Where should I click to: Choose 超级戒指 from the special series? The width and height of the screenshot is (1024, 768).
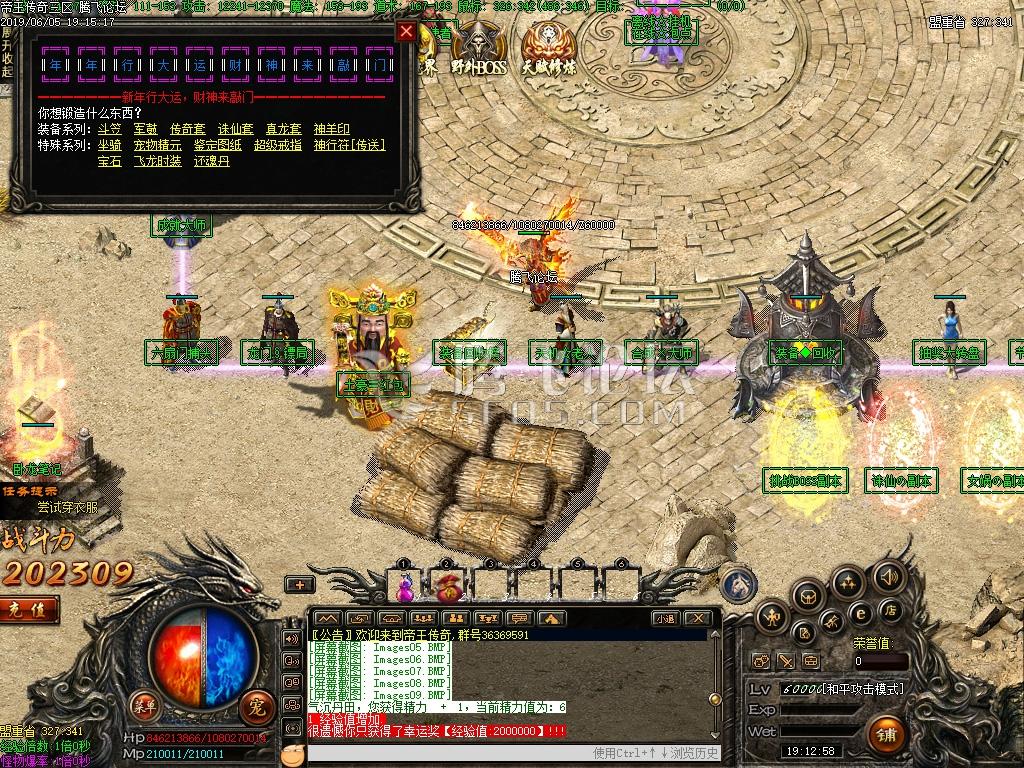[277, 145]
